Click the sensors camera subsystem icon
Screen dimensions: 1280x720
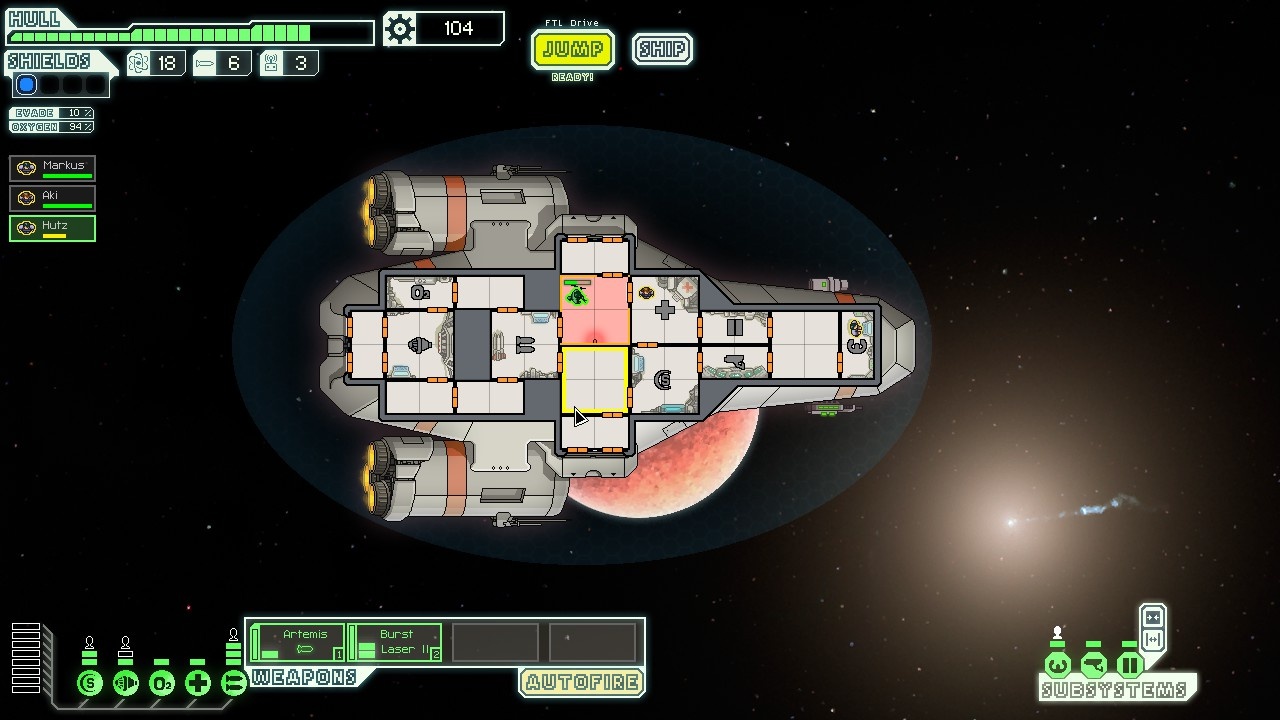pyautogui.click(x=1094, y=665)
